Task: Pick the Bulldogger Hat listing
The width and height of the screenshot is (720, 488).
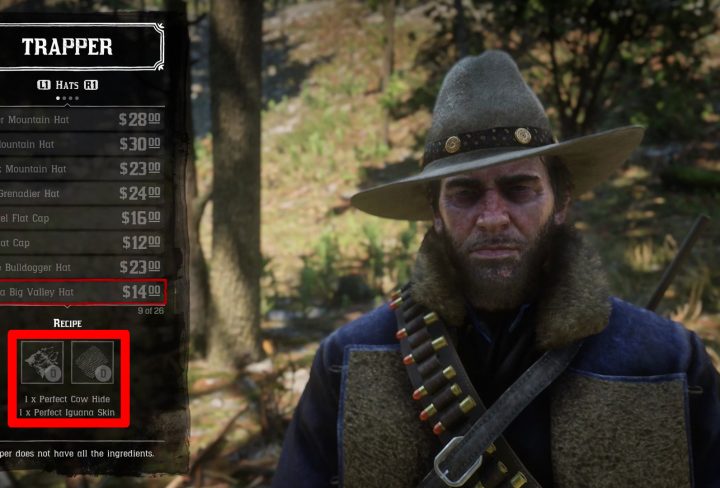Action: coord(82,267)
